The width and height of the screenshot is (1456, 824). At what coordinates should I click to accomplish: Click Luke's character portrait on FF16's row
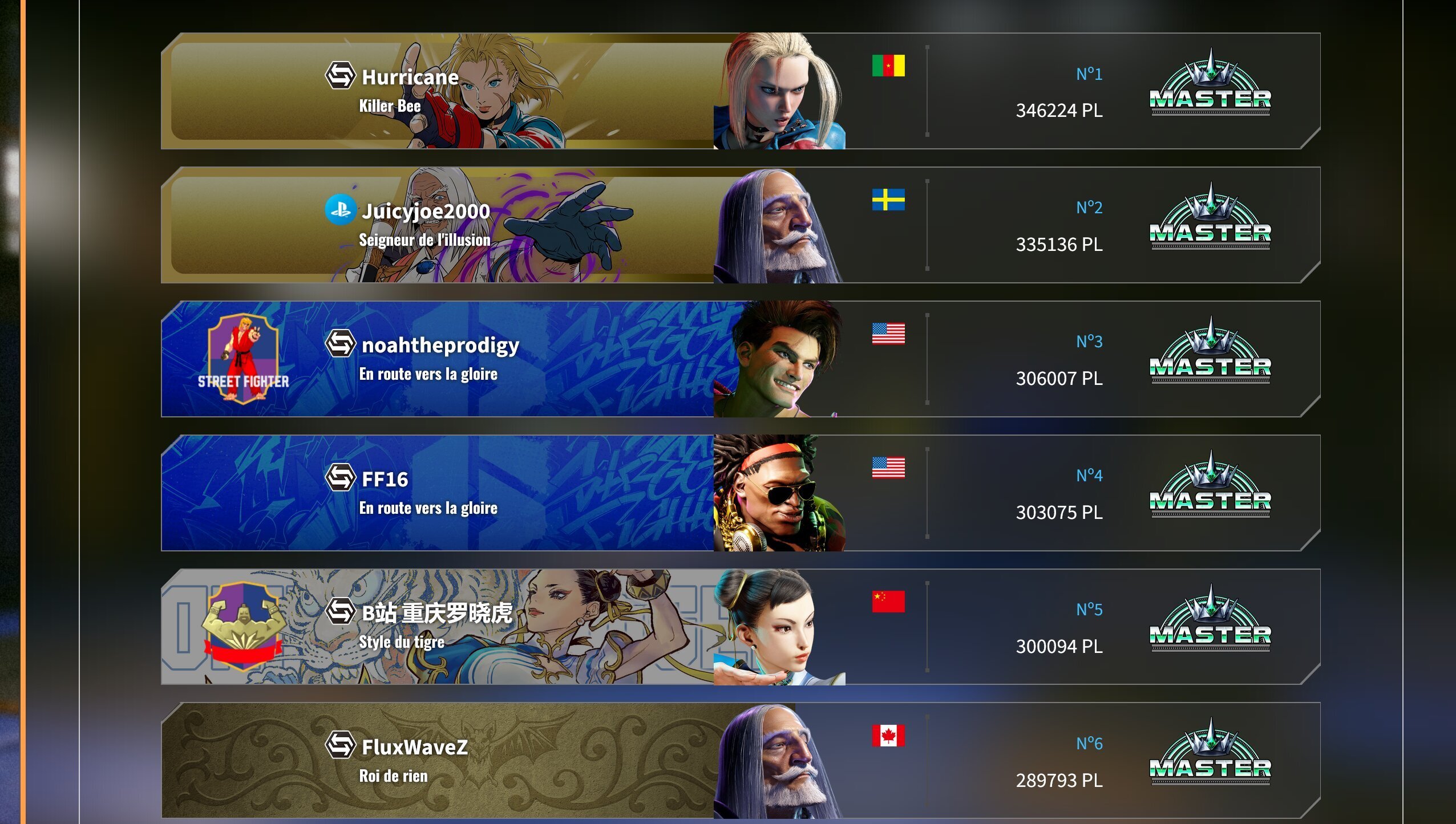coord(776,490)
